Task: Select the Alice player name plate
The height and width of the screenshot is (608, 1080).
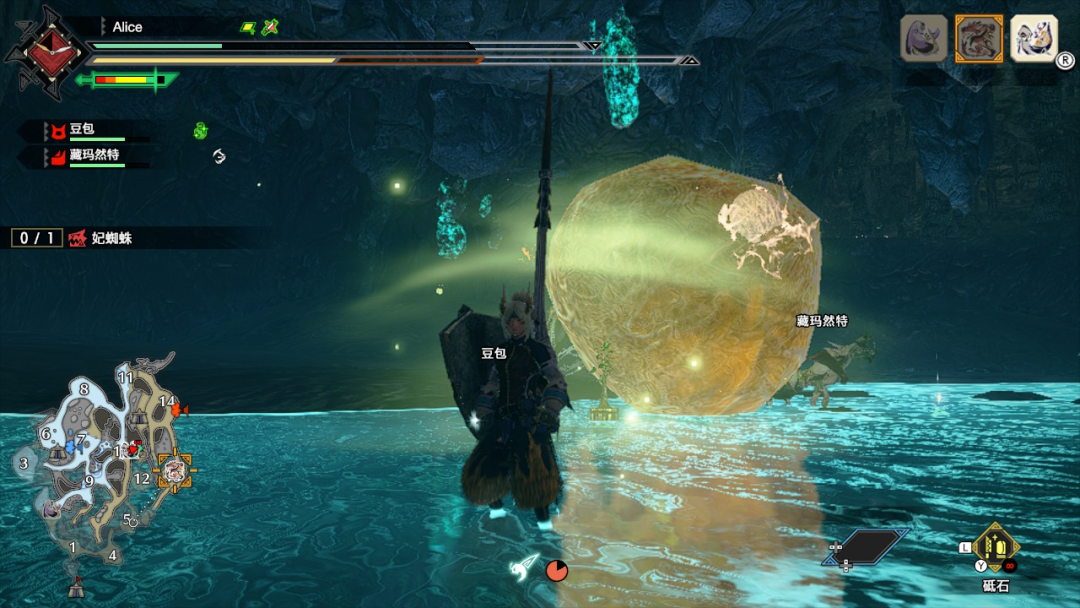Action: pos(128,27)
